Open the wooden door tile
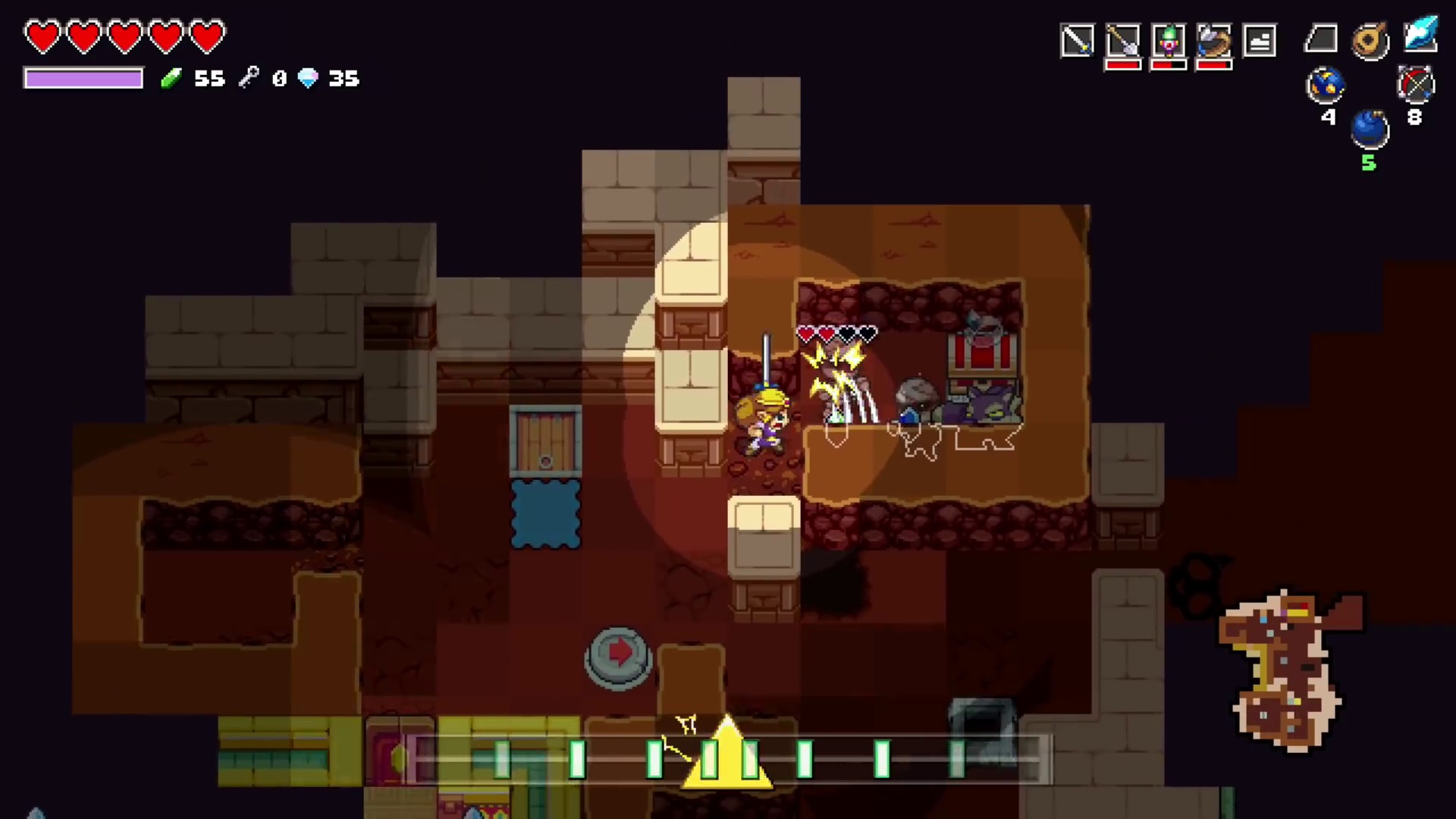This screenshot has width=1456, height=819. [545, 441]
